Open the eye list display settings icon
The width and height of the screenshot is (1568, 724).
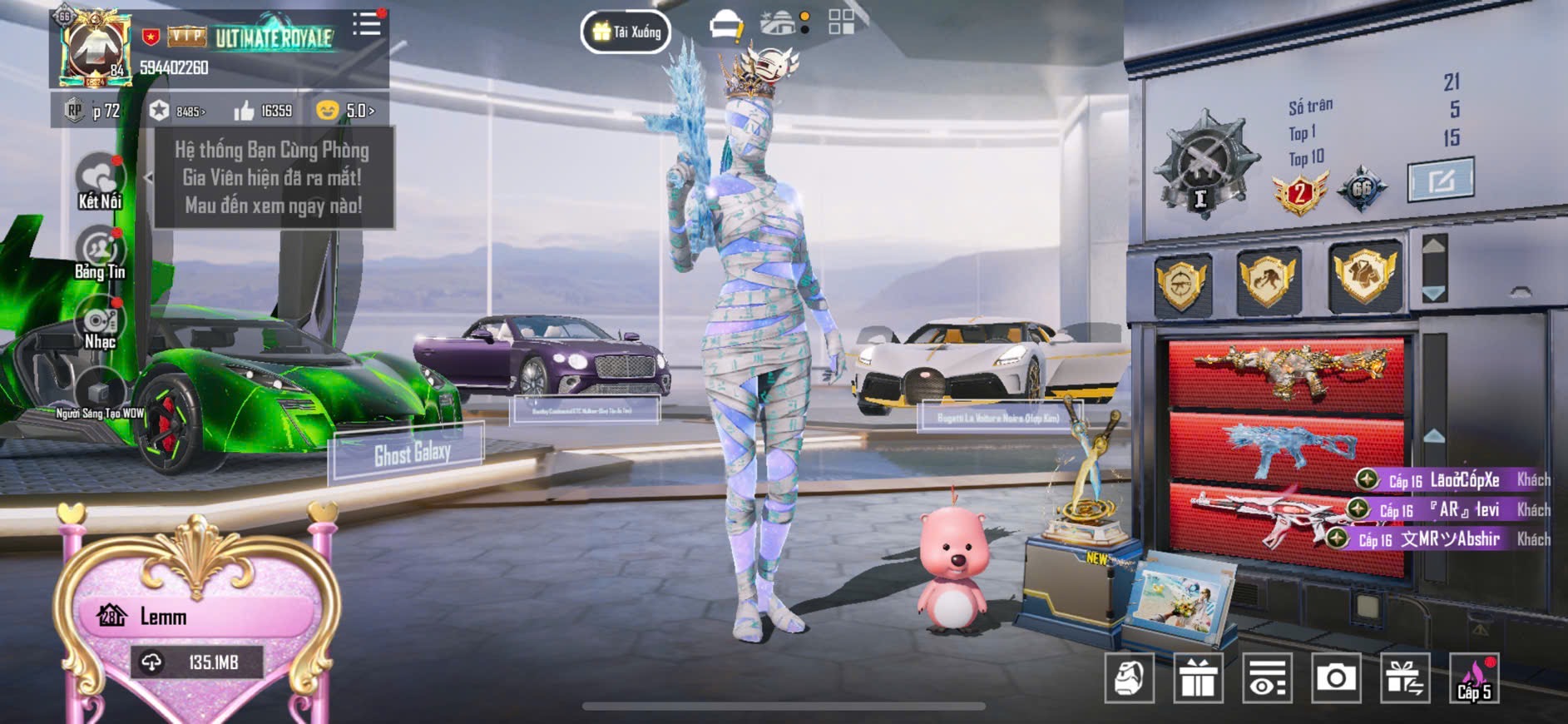[1267, 678]
